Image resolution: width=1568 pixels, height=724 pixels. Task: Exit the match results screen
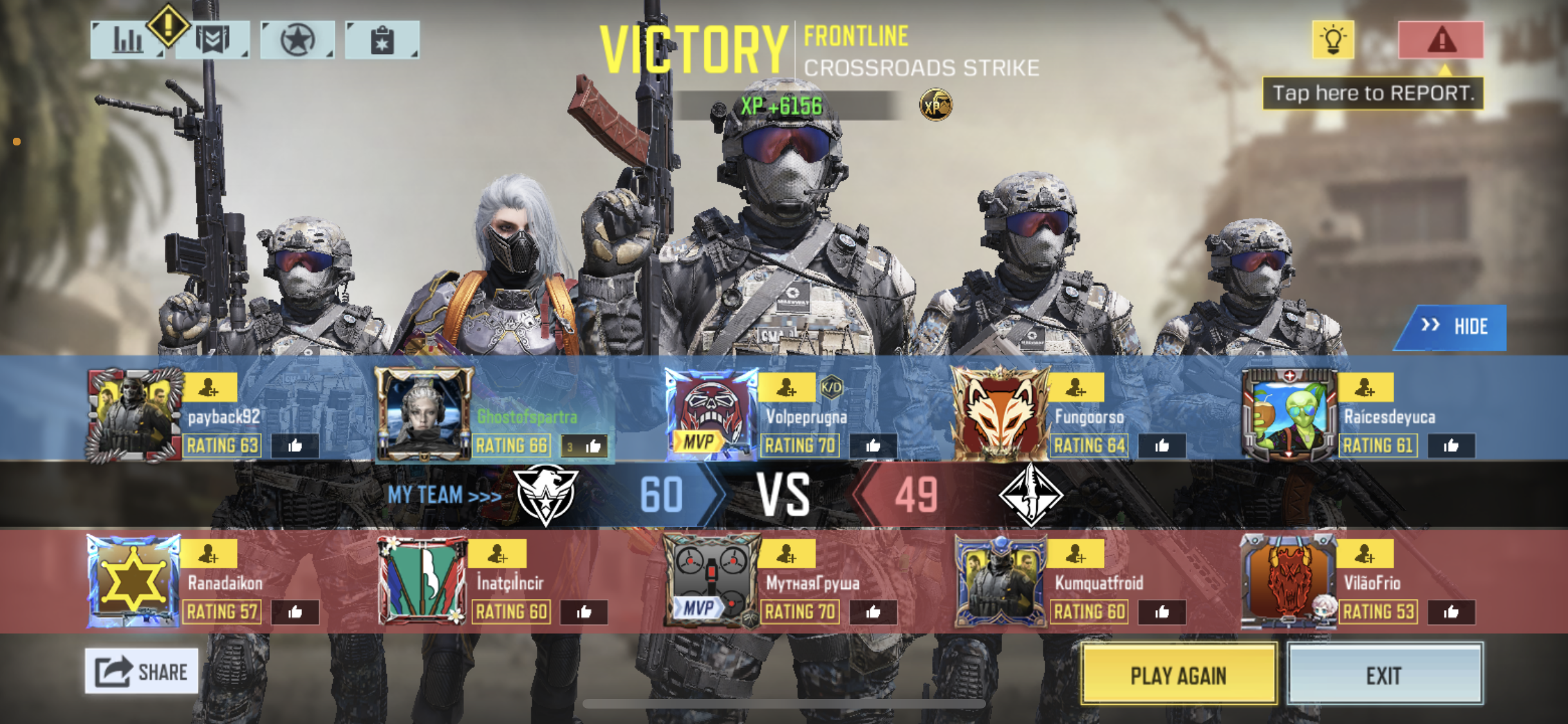click(x=1385, y=675)
